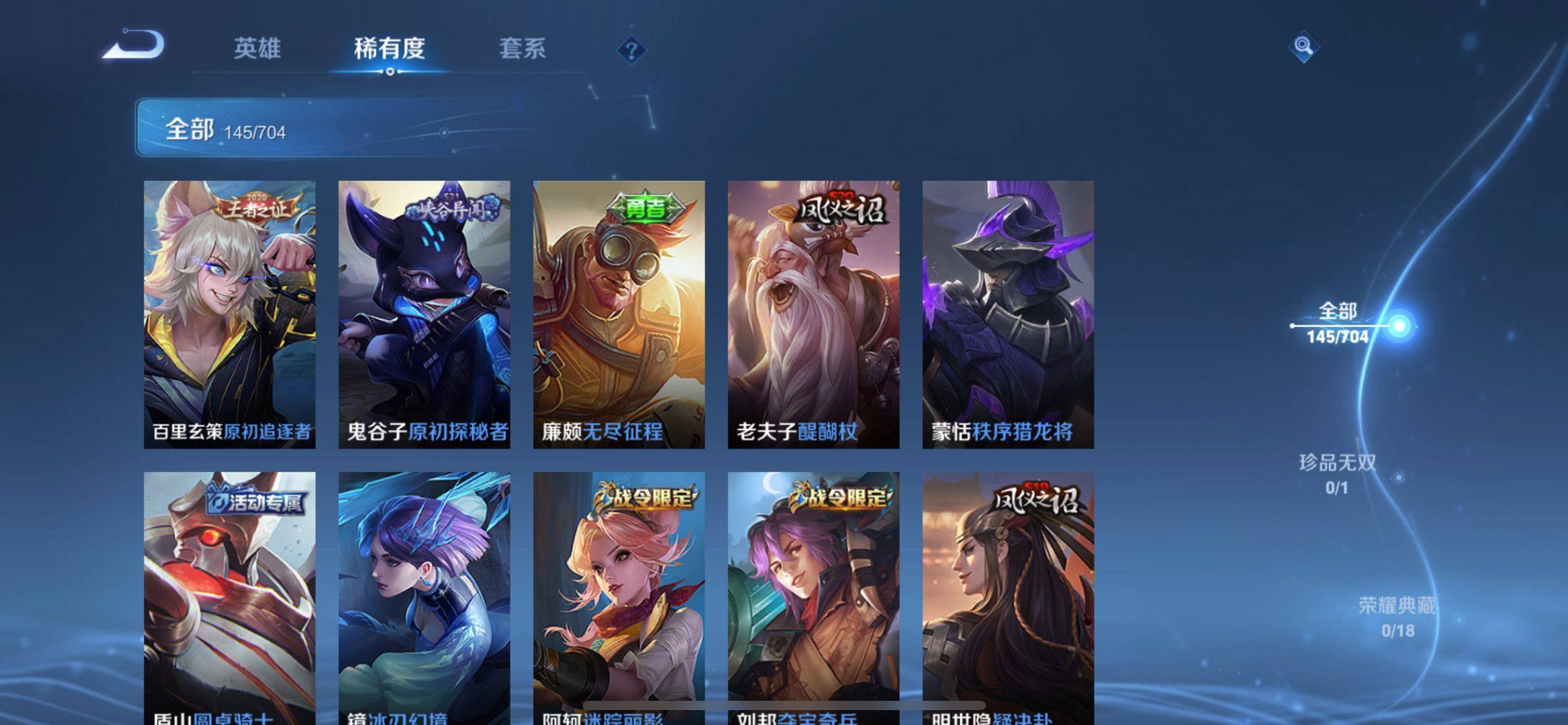The width and height of the screenshot is (1568, 725).
Task: Click the magnifier search icon
Action: [x=1303, y=47]
